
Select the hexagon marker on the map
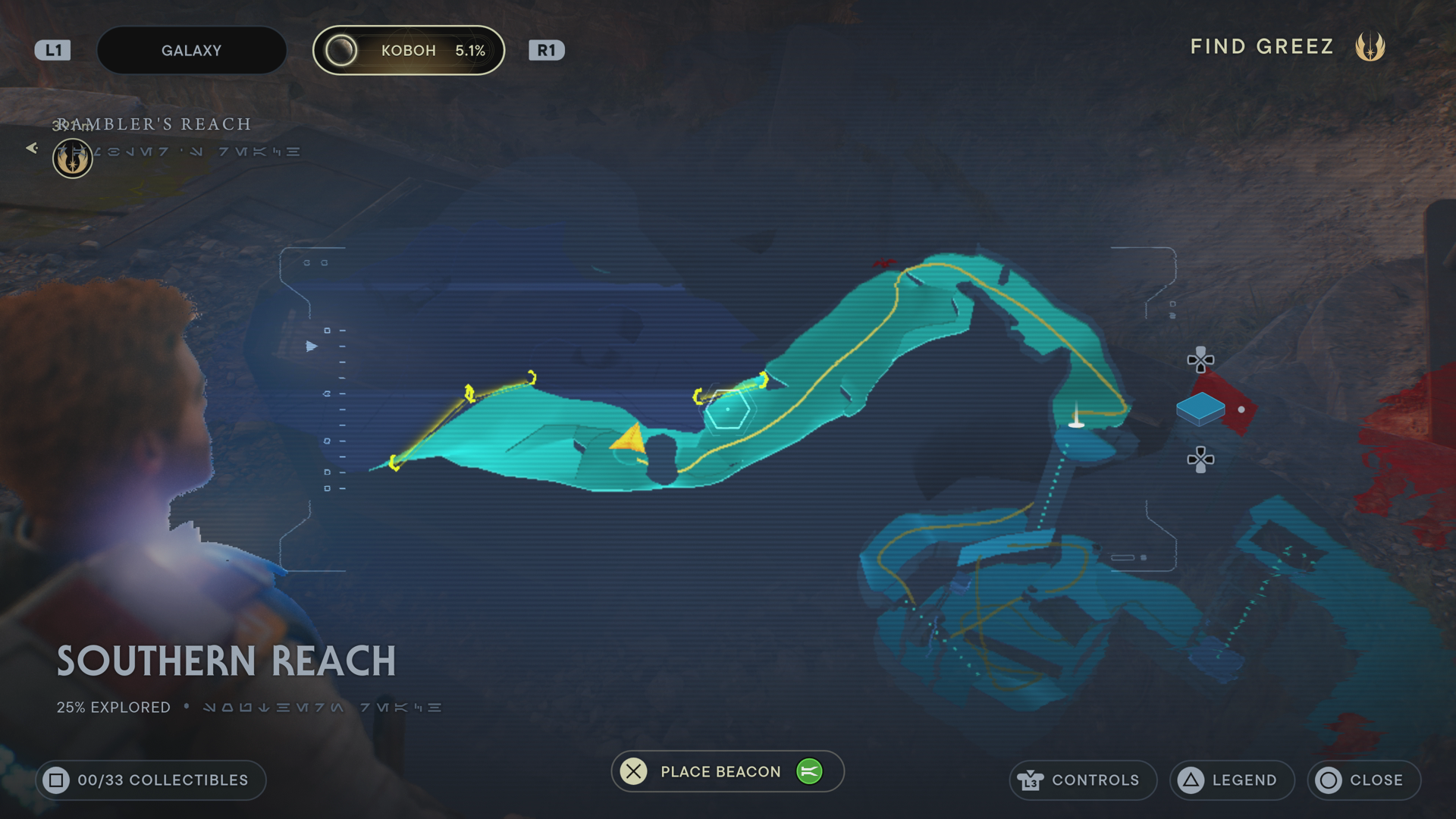(x=727, y=409)
